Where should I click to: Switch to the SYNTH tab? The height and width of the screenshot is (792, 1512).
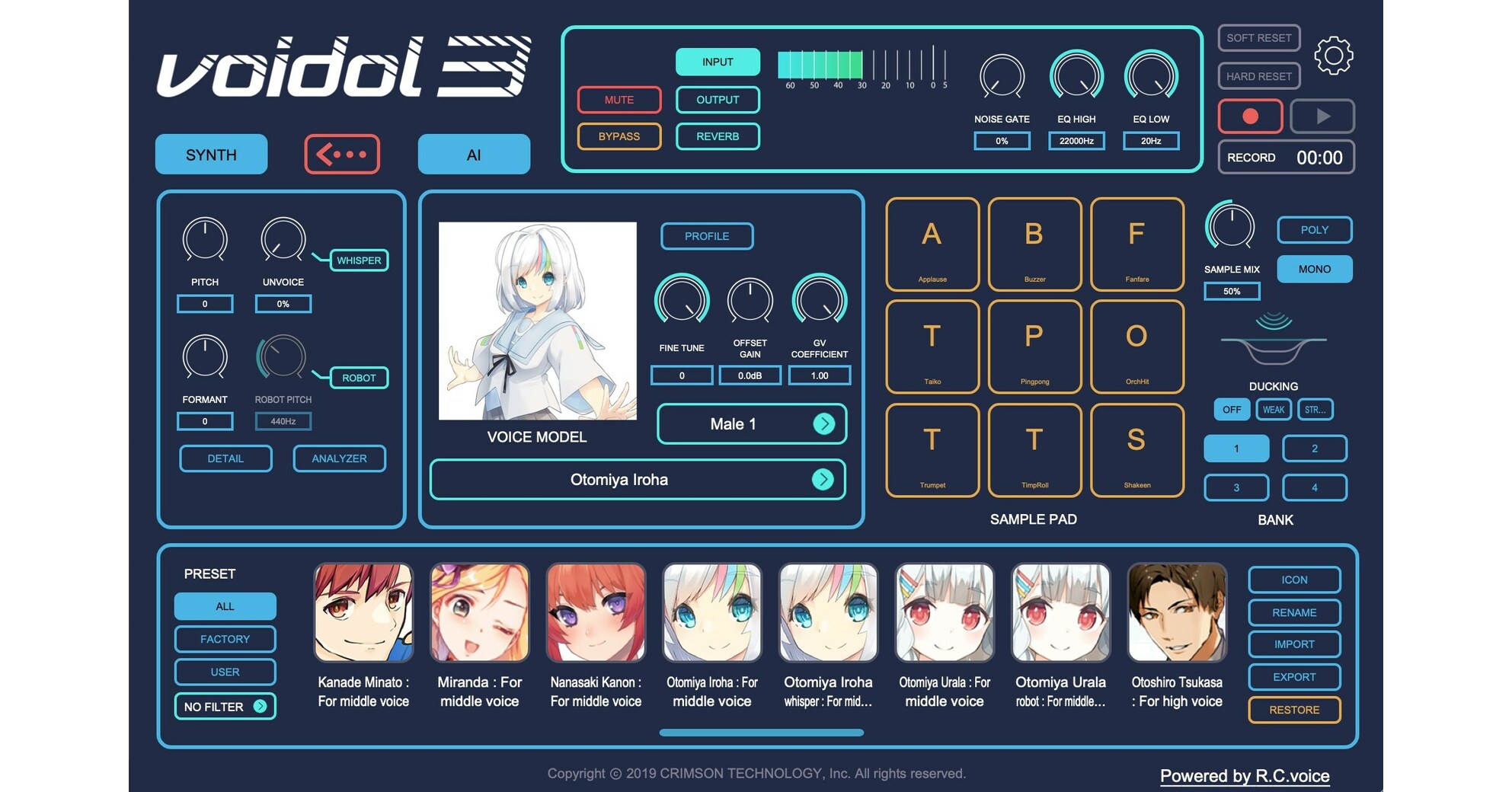click(211, 154)
